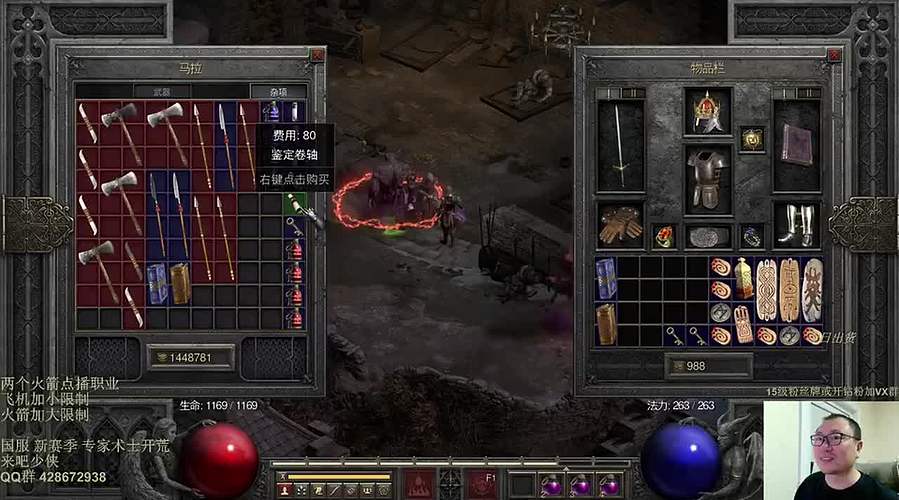Close the Mara vendor window

tap(317, 56)
